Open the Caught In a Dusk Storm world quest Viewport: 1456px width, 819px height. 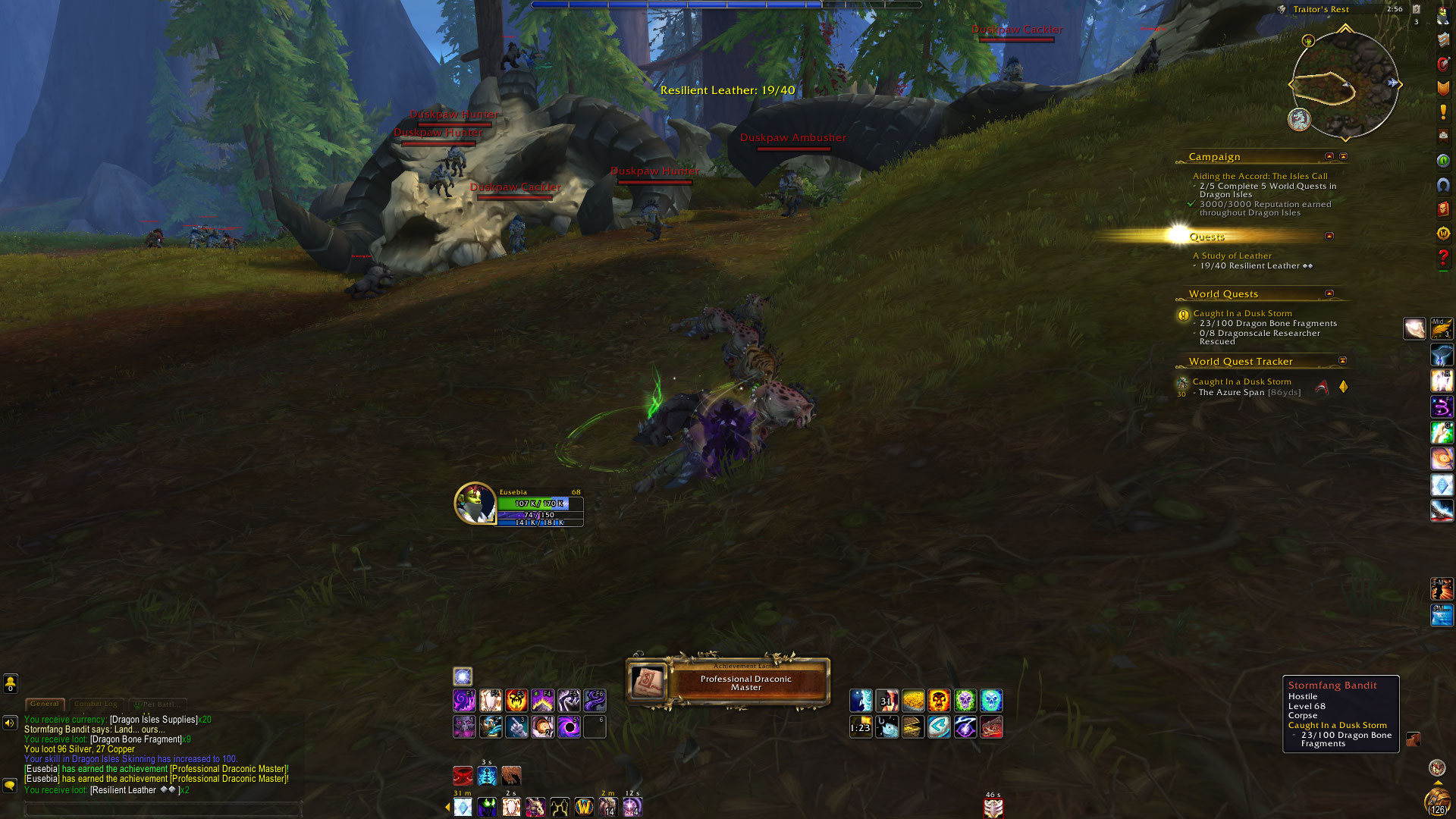1242,313
